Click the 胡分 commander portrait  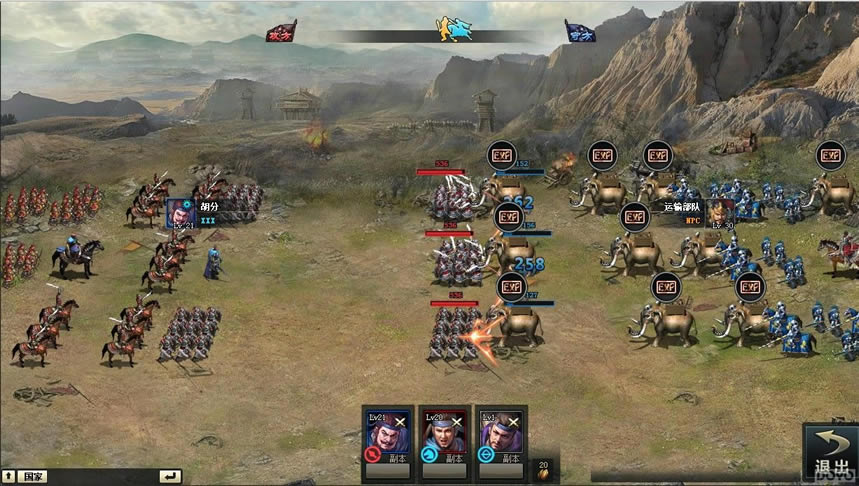180,213
